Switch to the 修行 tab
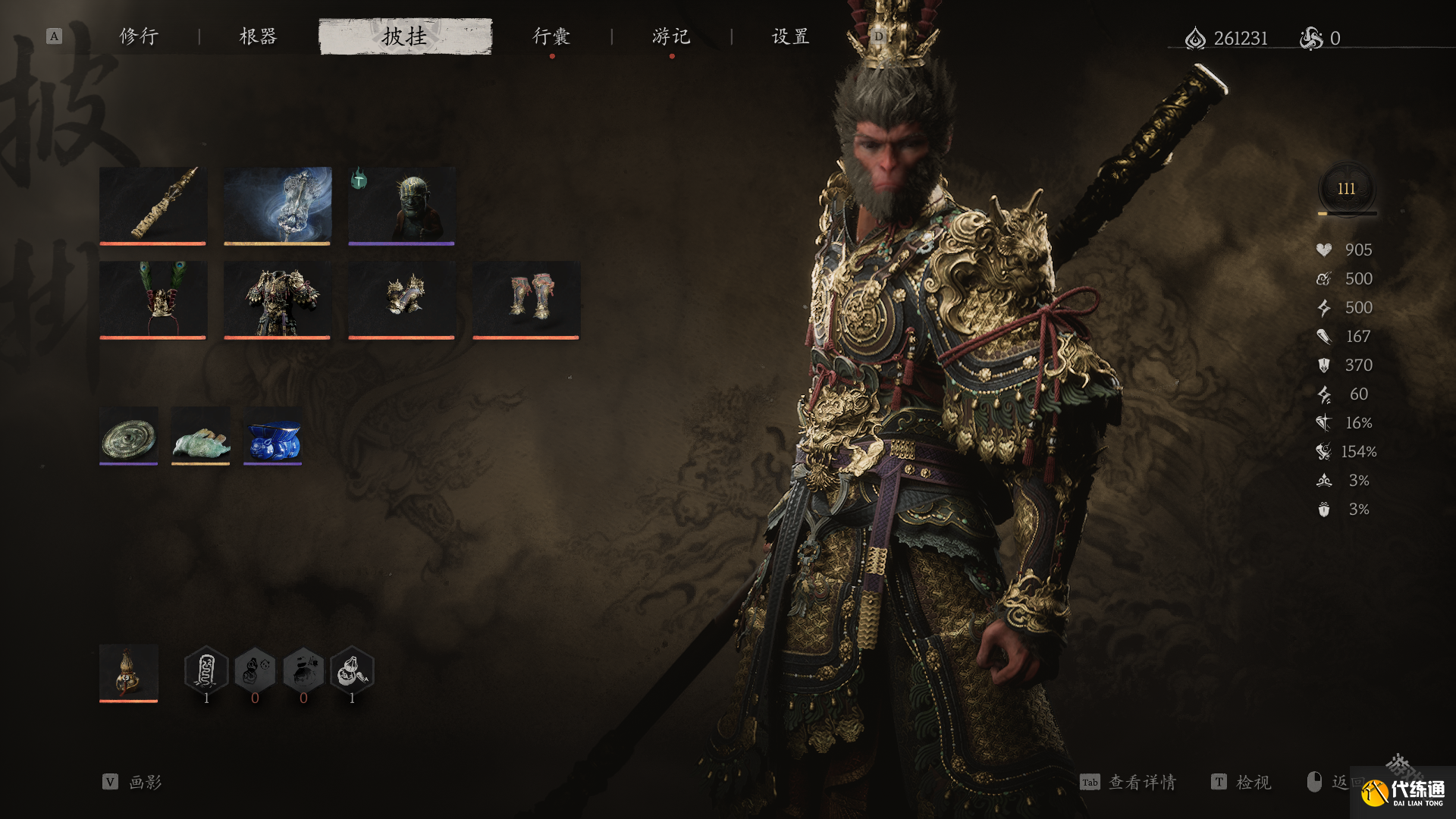Screen dimensions: 1456x819 pyautogui.click(x=139, y=36)
